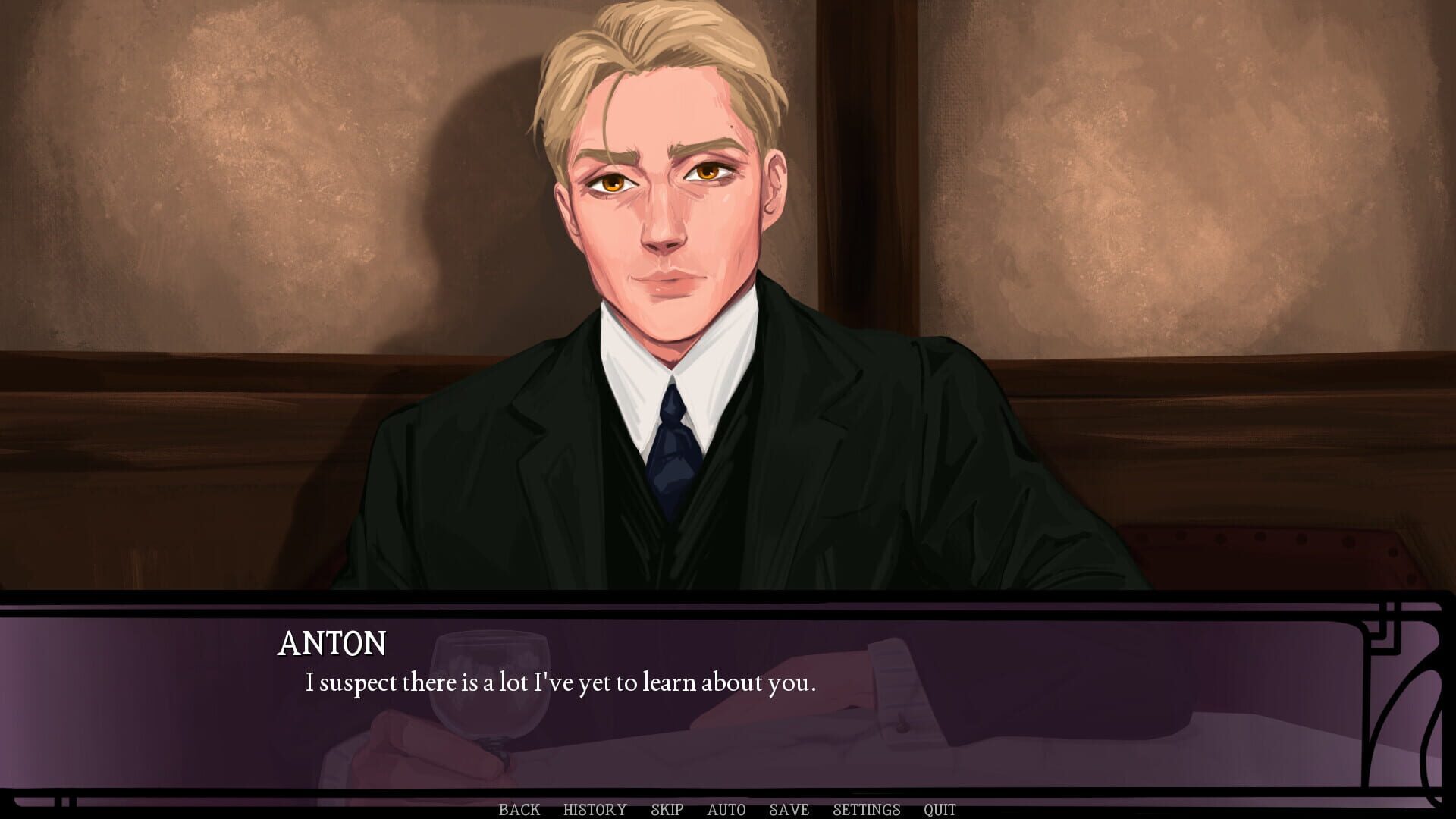
Task: Enable SKIP mode to fast-forward text
Action: (666, 809)
